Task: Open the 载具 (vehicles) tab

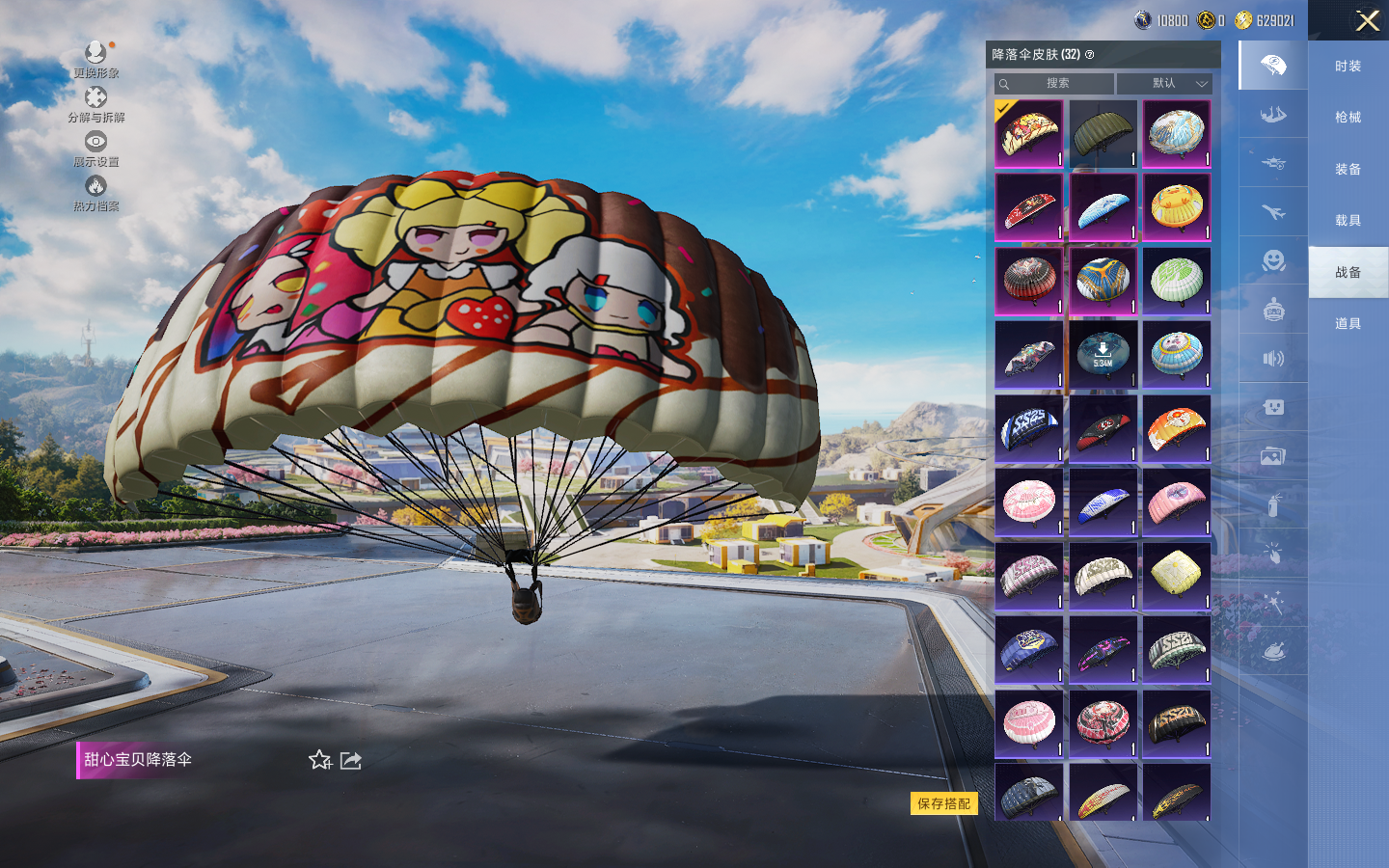Action: coord(1348,221)
